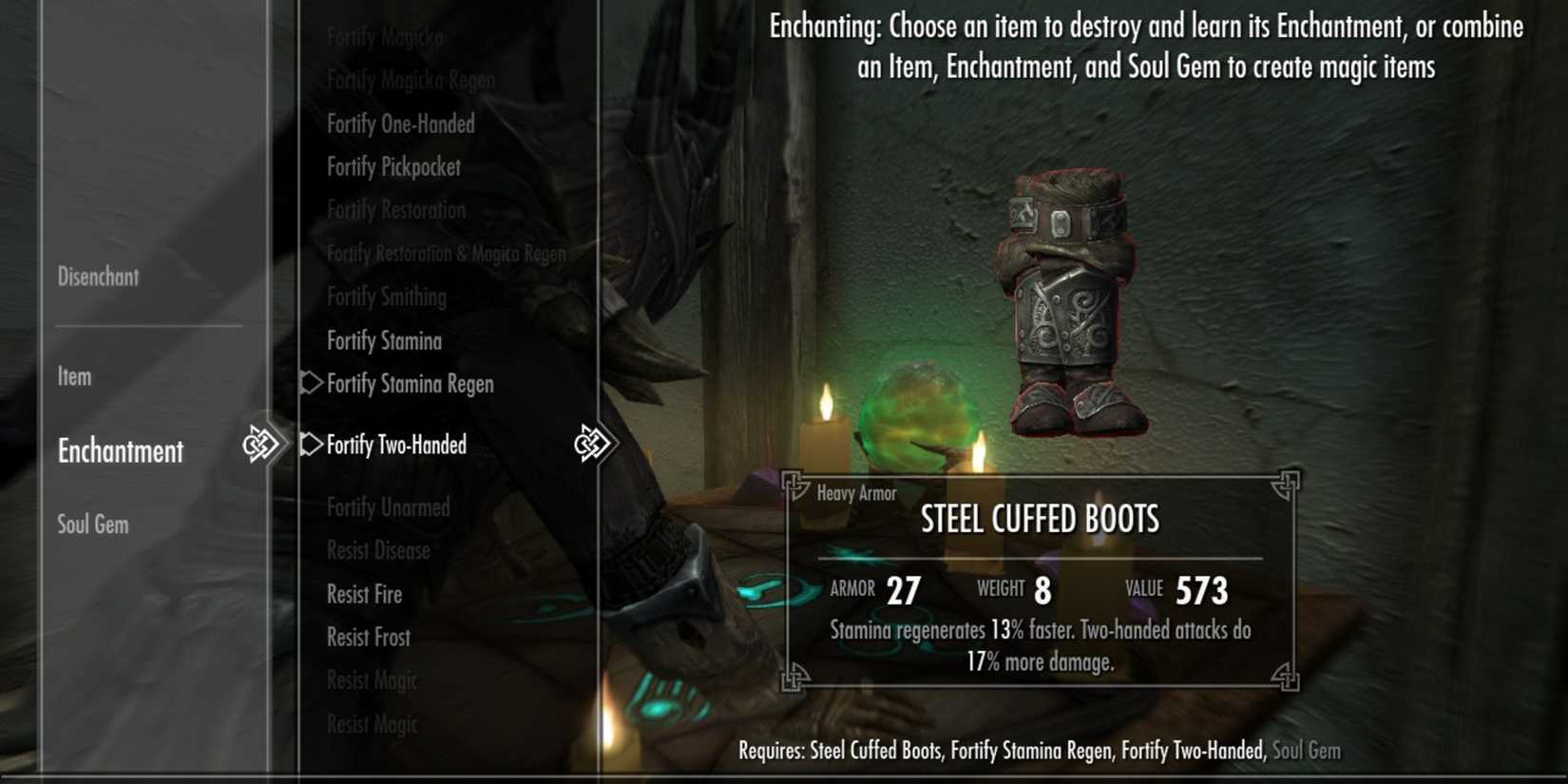Click the knot icon beside Enchantment

point(264,443)
